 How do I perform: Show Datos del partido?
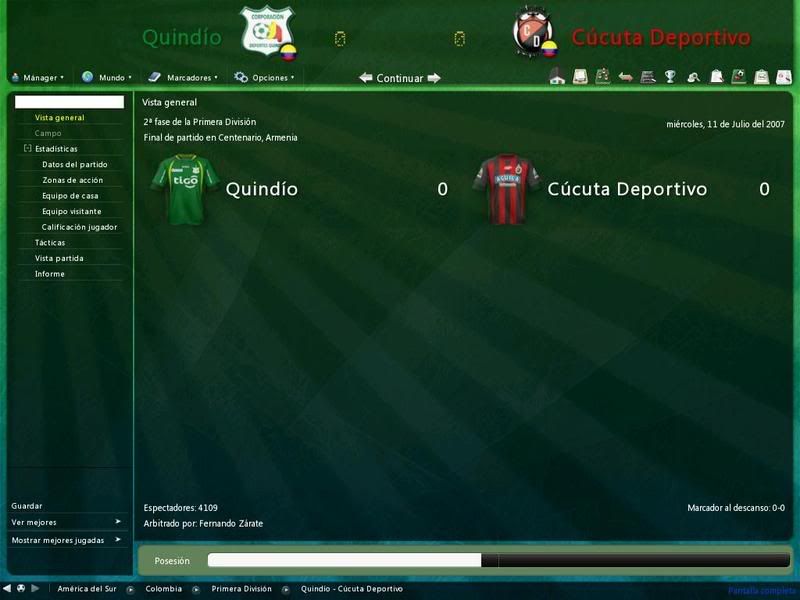pyautogui.click(x=74, y=165)
